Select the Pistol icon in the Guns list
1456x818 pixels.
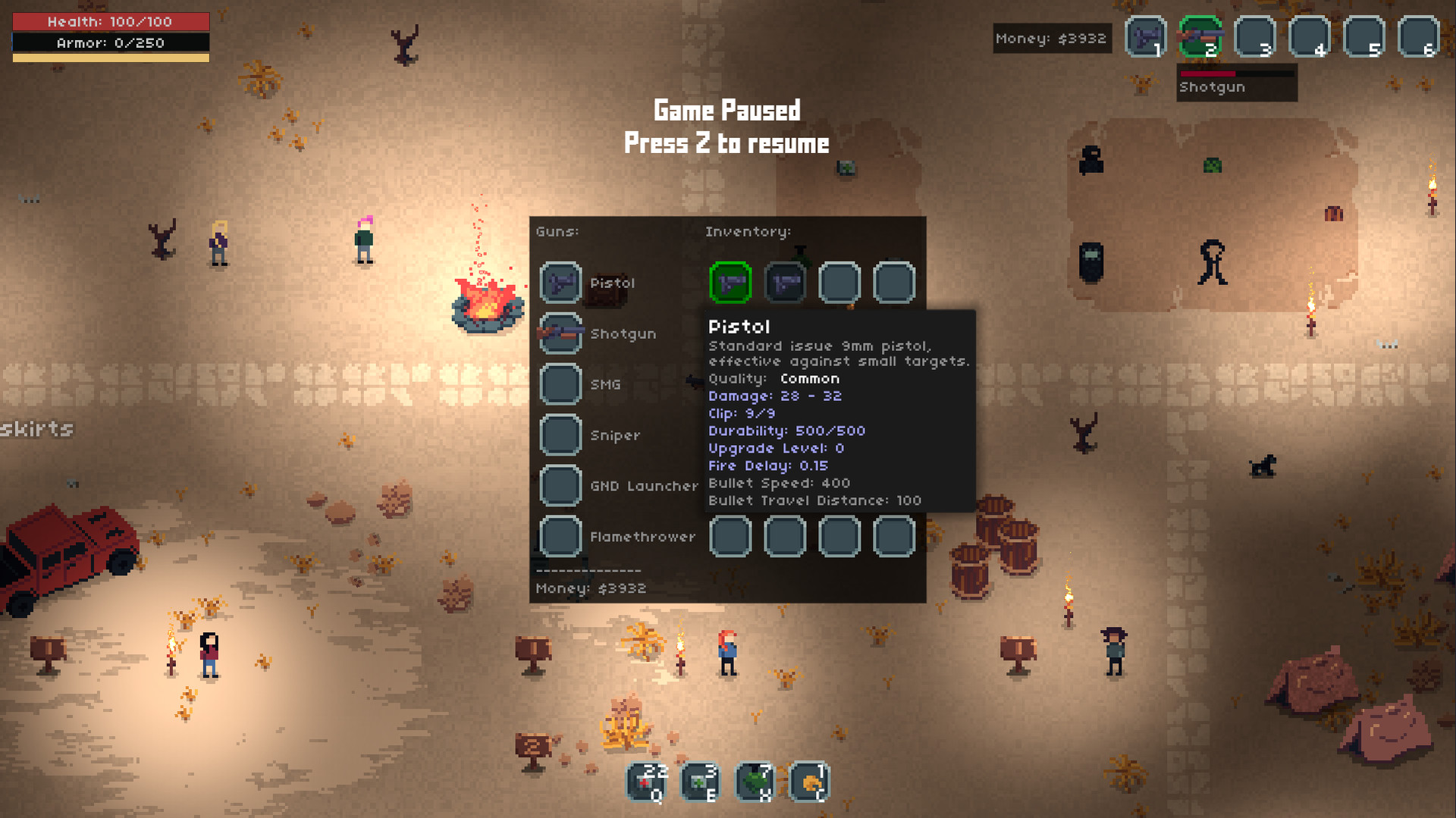560,283
